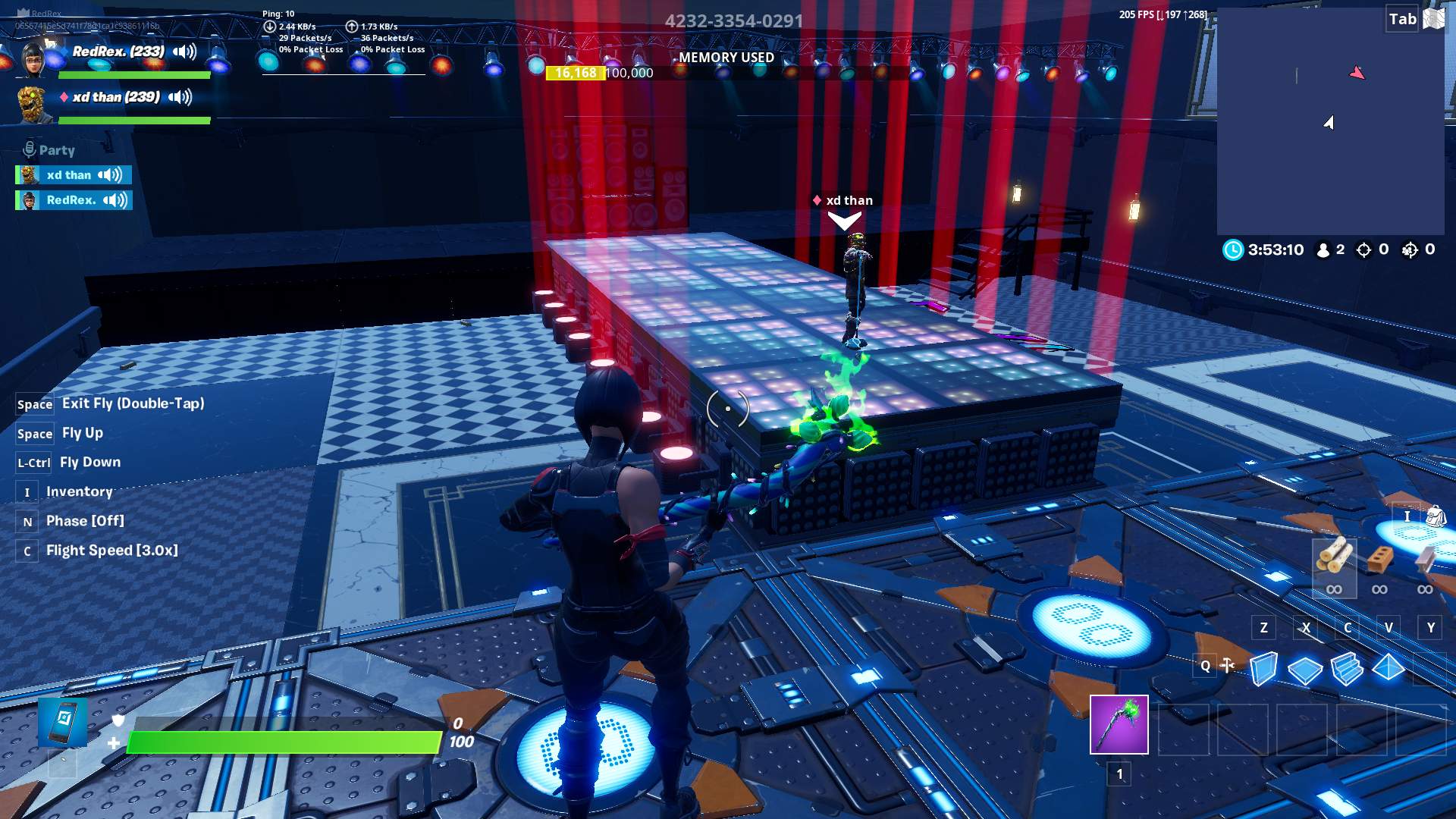Select metal as building material
Image resolution: width=1456 pixels, height=819 pixels.
[1425, 560]
